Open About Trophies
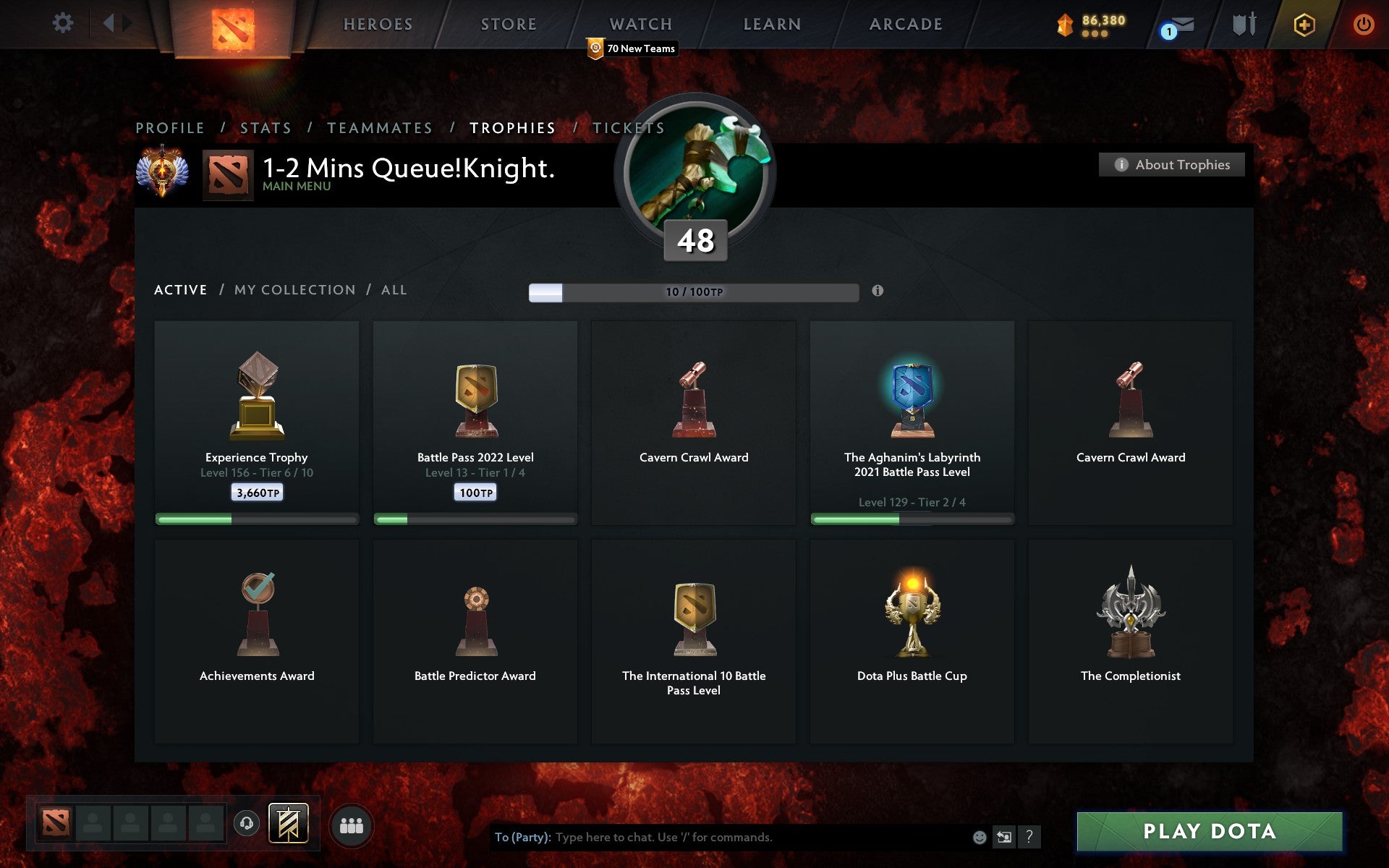This screenshot has height=868, width=1389. coord(1171,164)
